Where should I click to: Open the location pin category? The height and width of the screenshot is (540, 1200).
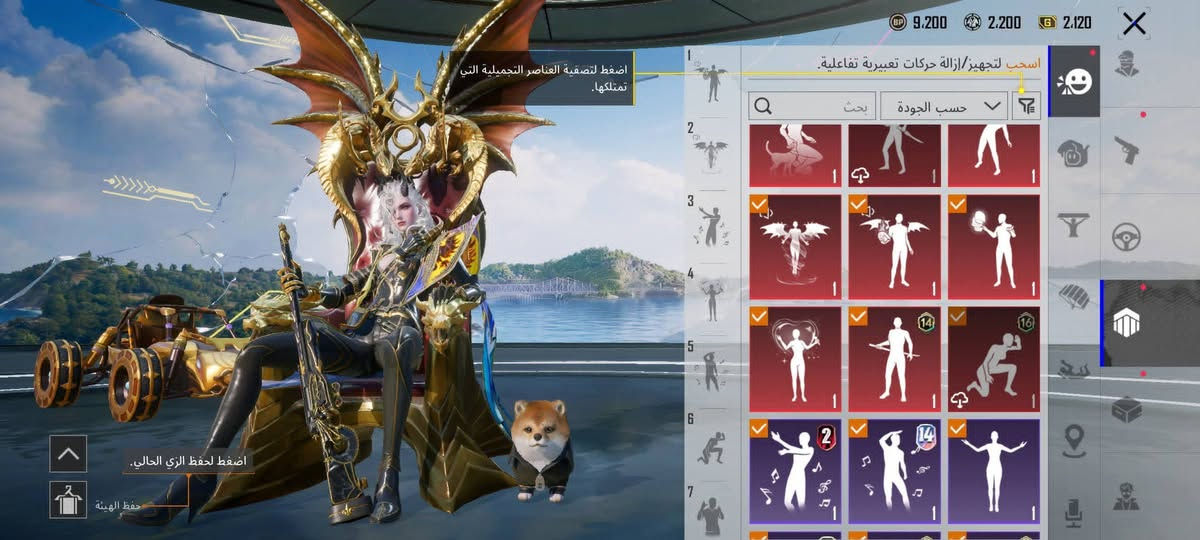(1074, 438)
